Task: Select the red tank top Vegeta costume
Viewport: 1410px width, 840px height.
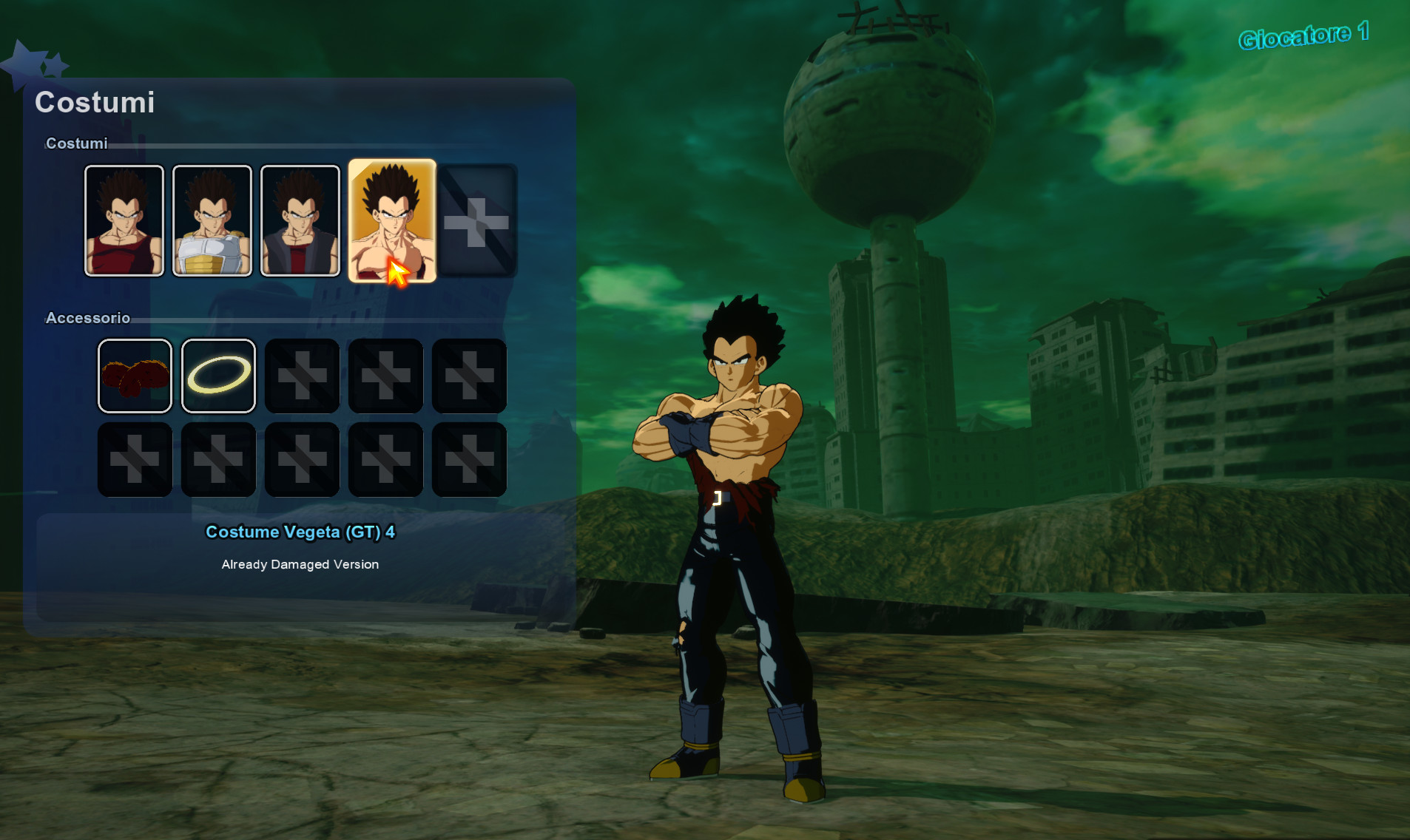Action: pos(124,220)
